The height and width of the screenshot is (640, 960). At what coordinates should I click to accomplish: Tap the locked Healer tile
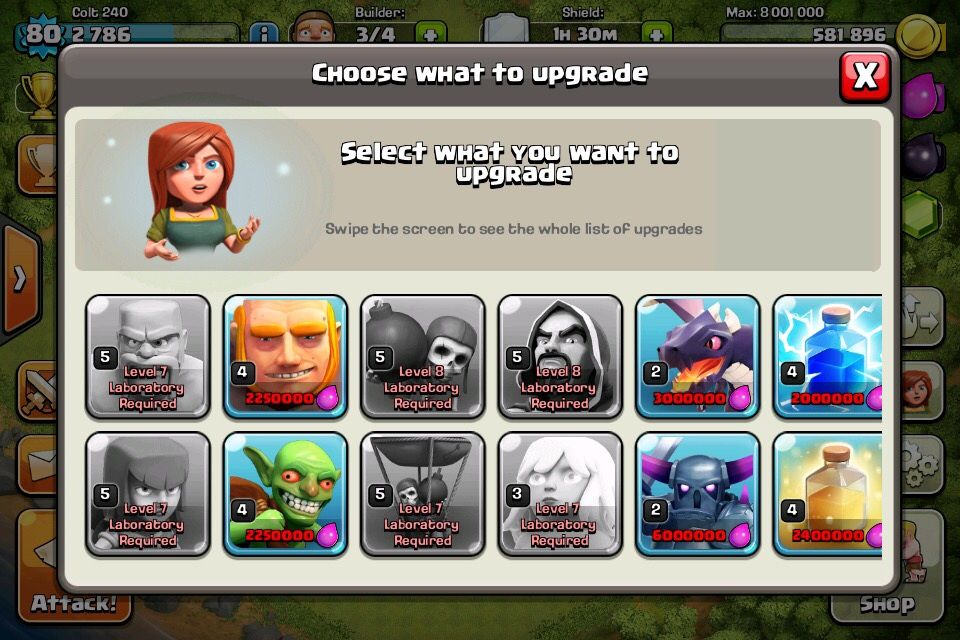pos(560,493)
